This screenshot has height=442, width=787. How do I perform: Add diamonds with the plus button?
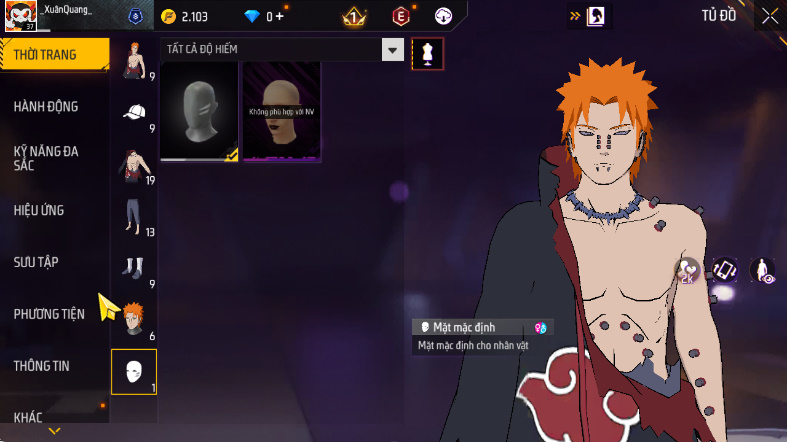point(279,16)
